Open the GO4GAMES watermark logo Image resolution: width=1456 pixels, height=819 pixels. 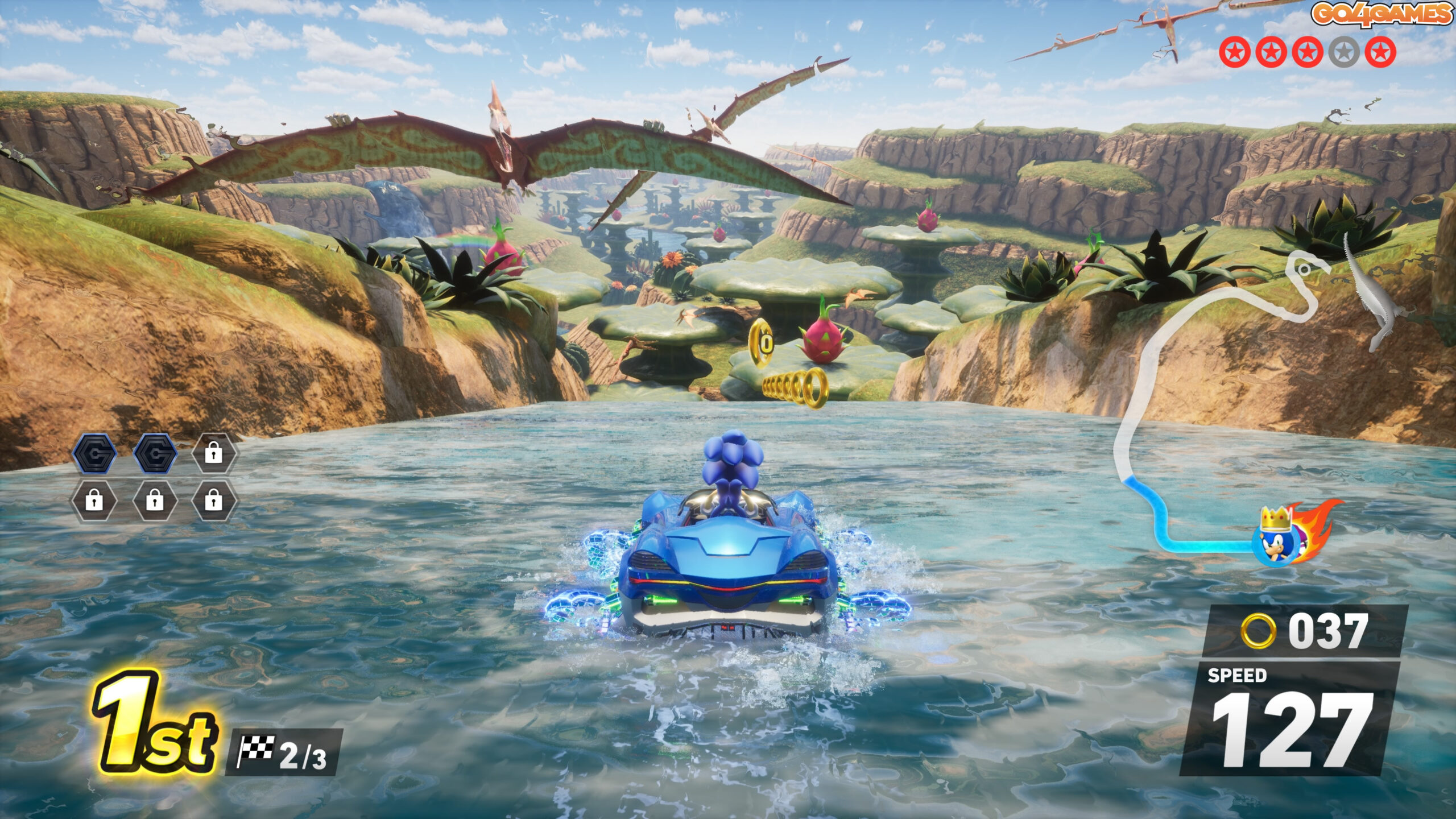tap(1381, 14)
